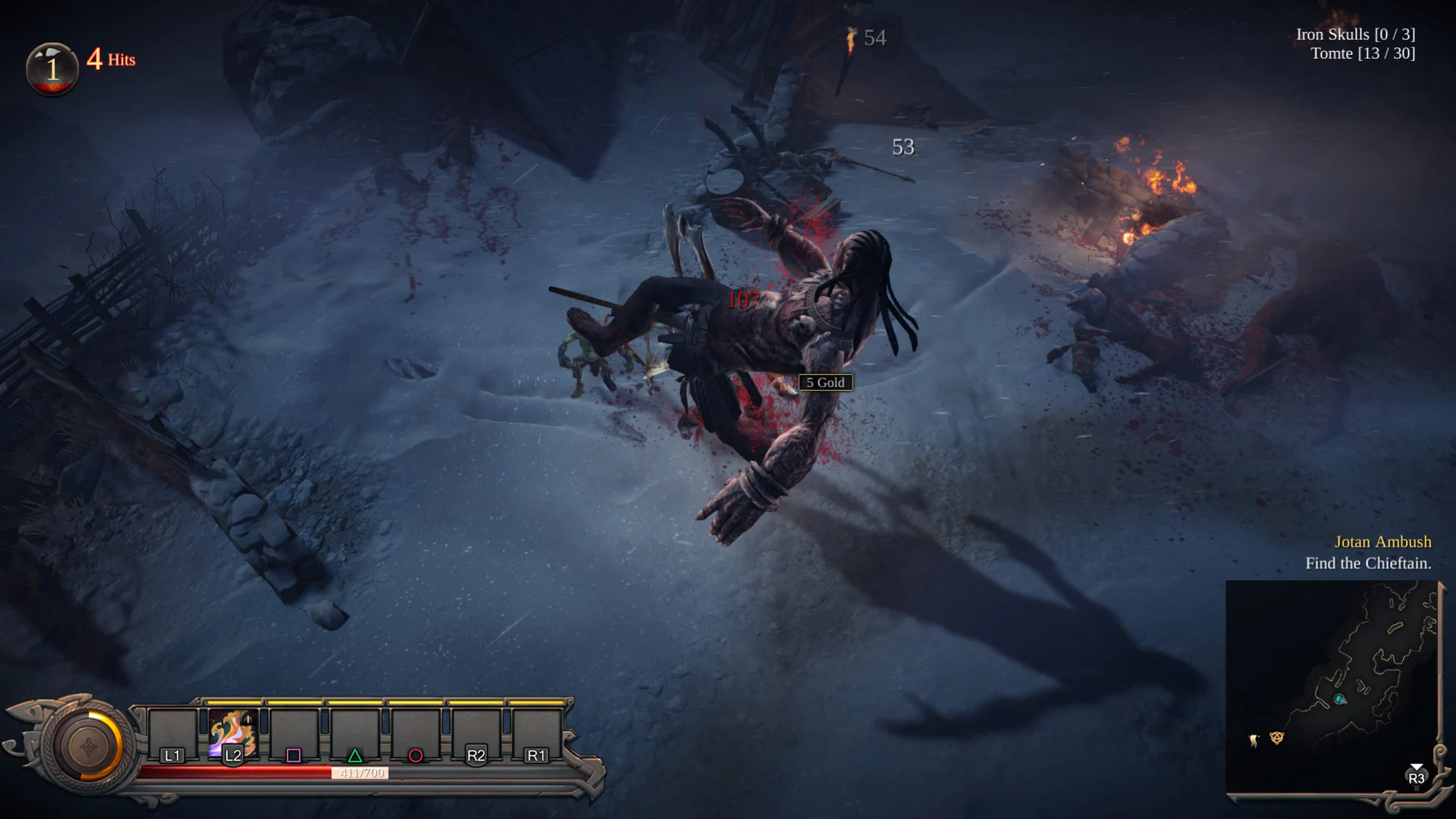Open the Jotan Ambush quest title
This screenshot has width=1456, height=819.
1383,541
